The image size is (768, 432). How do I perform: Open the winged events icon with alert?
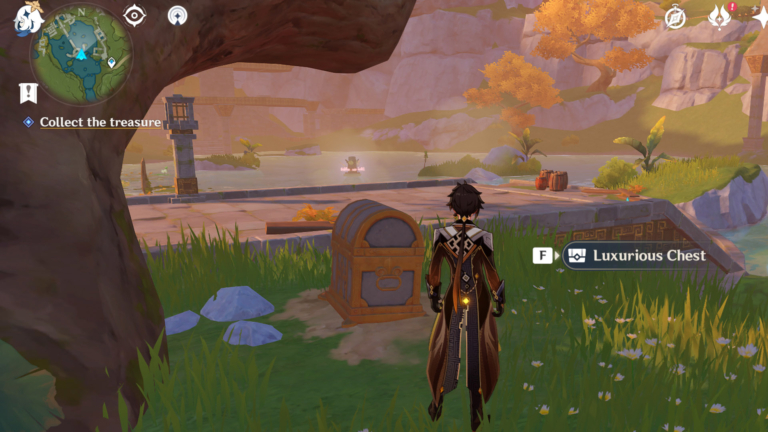720,16
